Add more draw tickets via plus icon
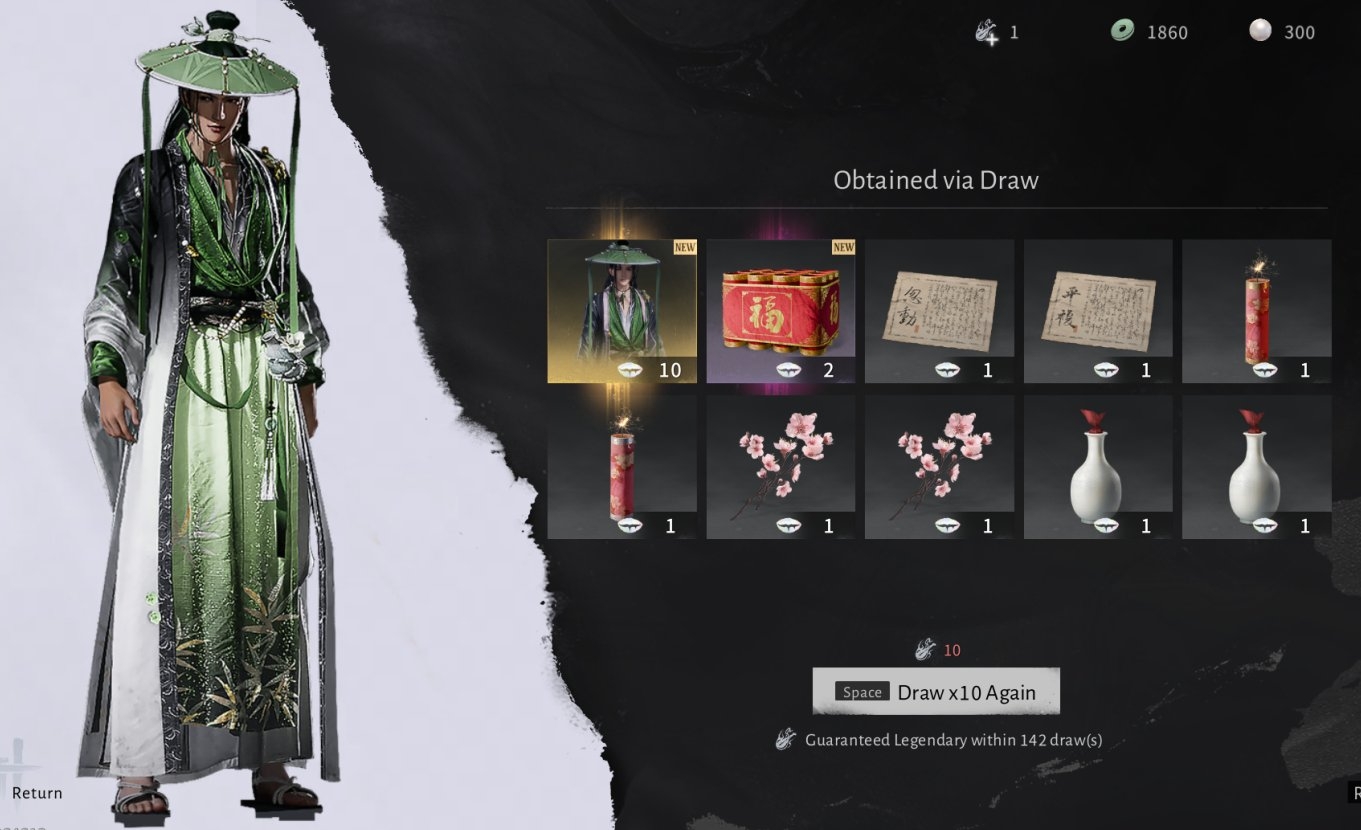1361x830 pixels. [987, 32]
